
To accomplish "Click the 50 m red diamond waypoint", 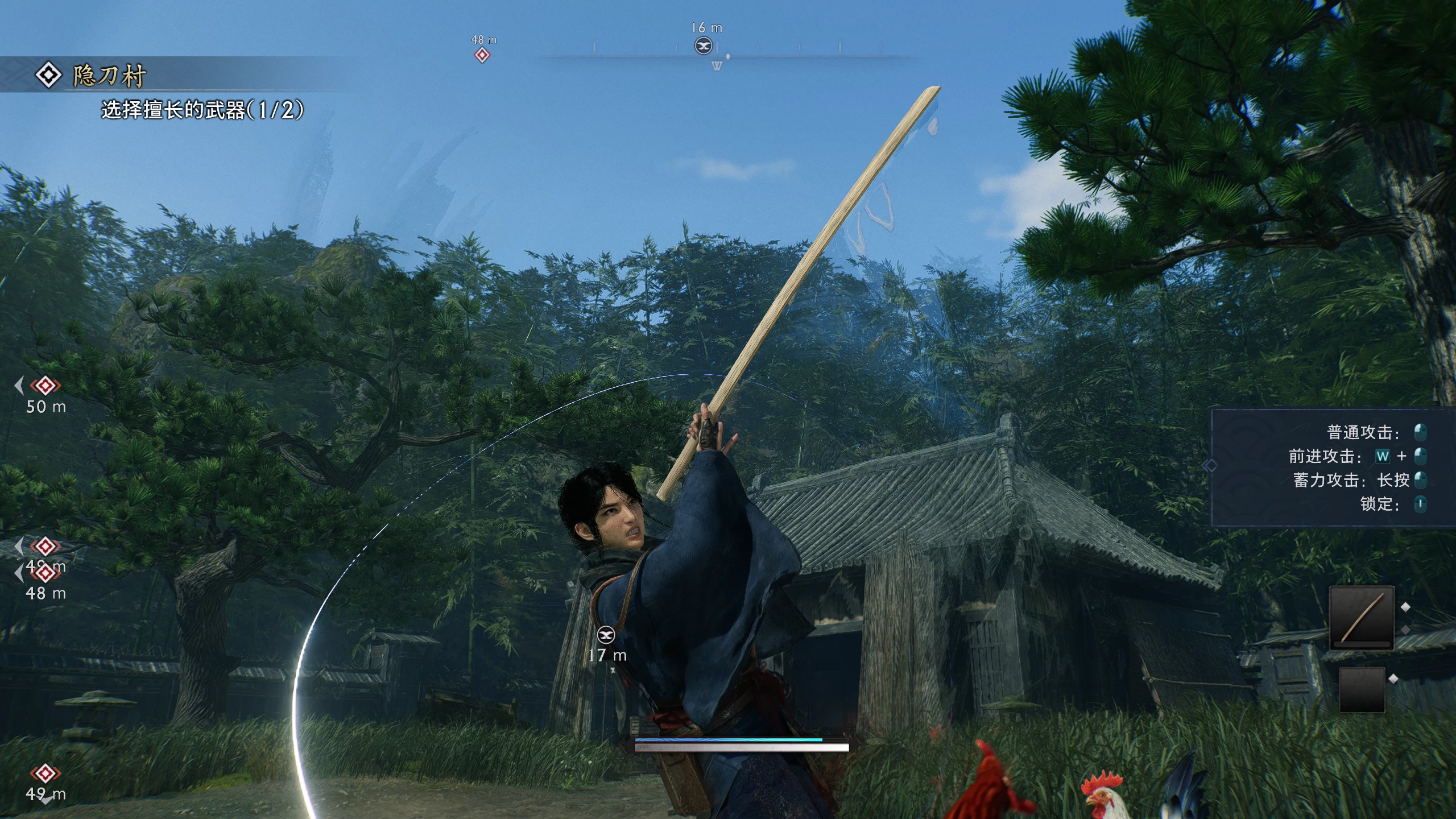I will 45,386.
